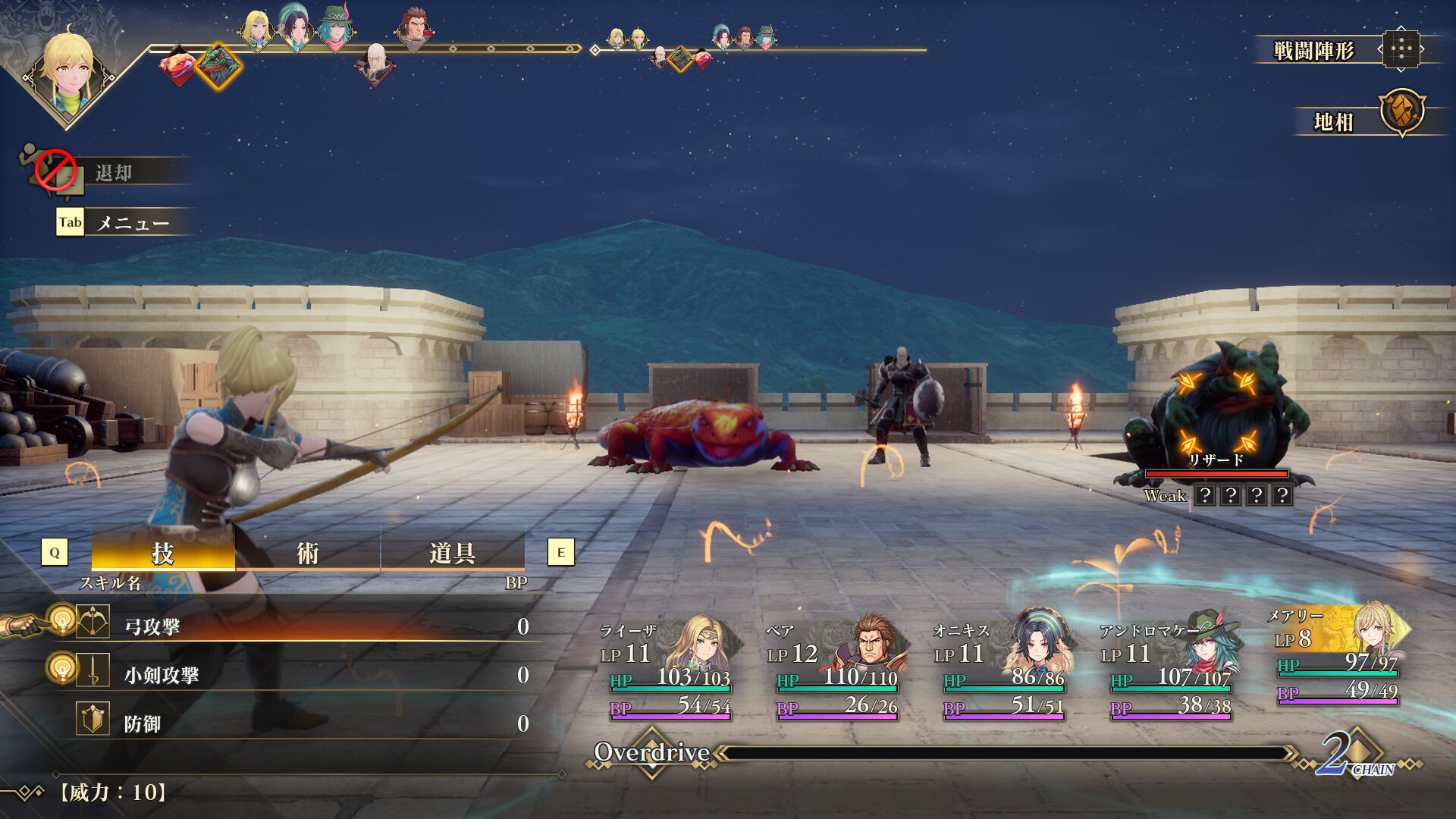Click the green lizard turn-order icon
Viewport: 1456px width, 819px height.
point(218,65)
